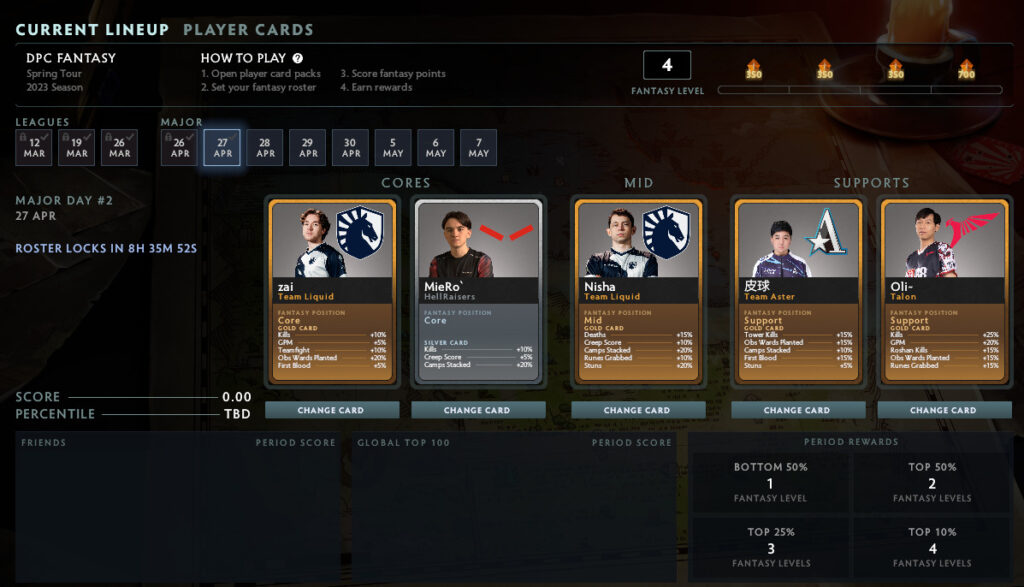The height and width of the screenshot is (587, 1024).
Task: Switch to the Player Cards tab
Action: coord(248,30)
